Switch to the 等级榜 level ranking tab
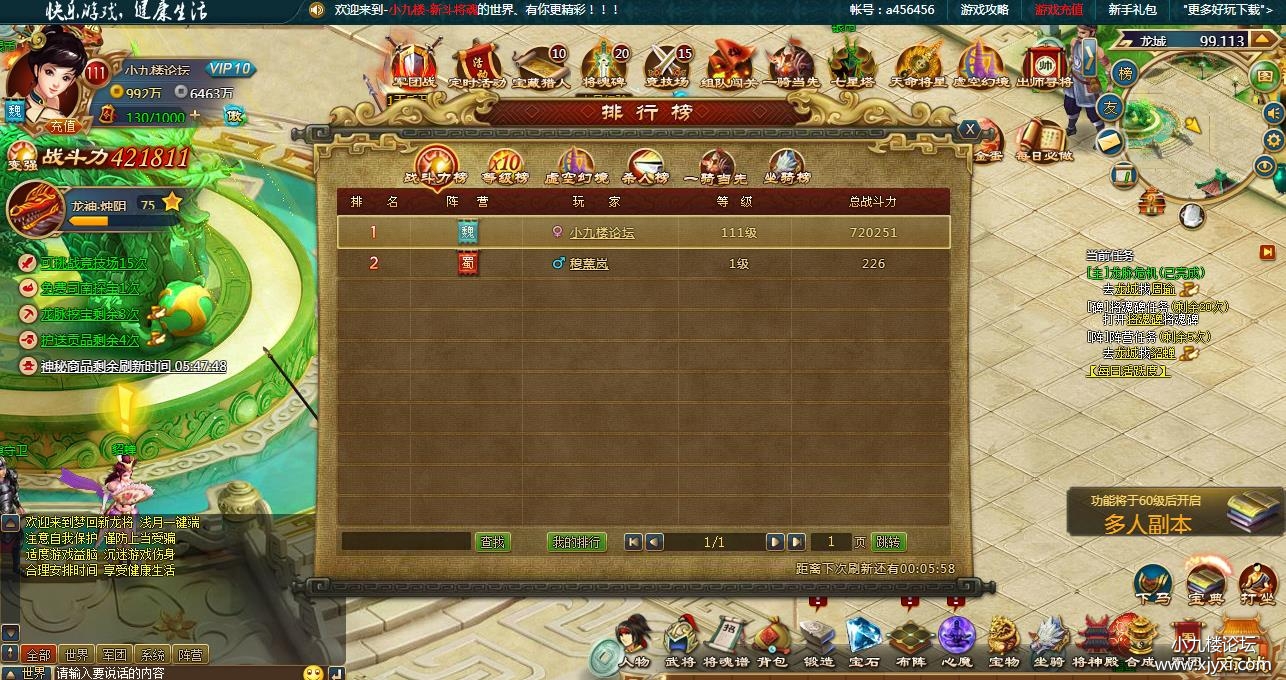Image resolution: width=1286 pixels, height=680 pixels. (x=505, y=166)
